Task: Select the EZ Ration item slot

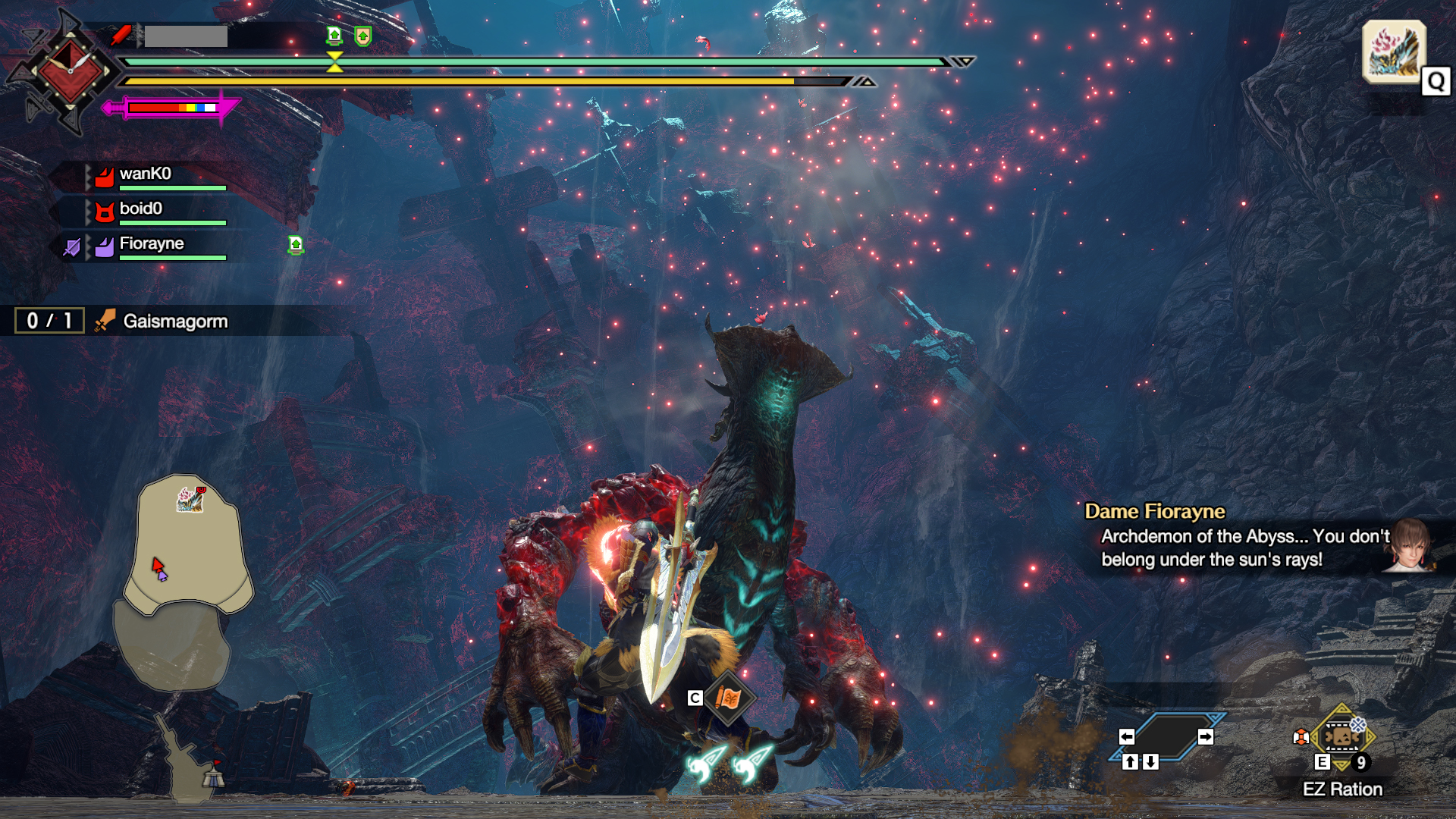Action: (1341, 736)
